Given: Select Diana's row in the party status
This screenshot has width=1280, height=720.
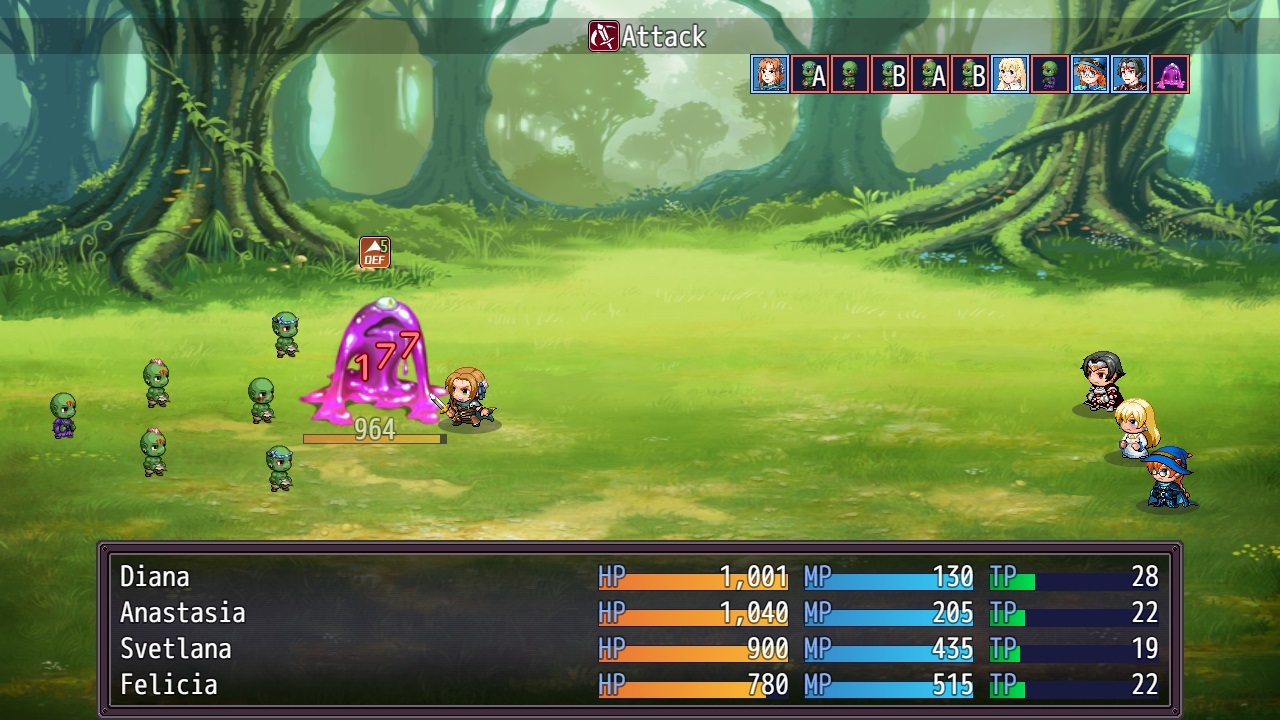Looking at the screenshot, I should click(x=639, y=577).
